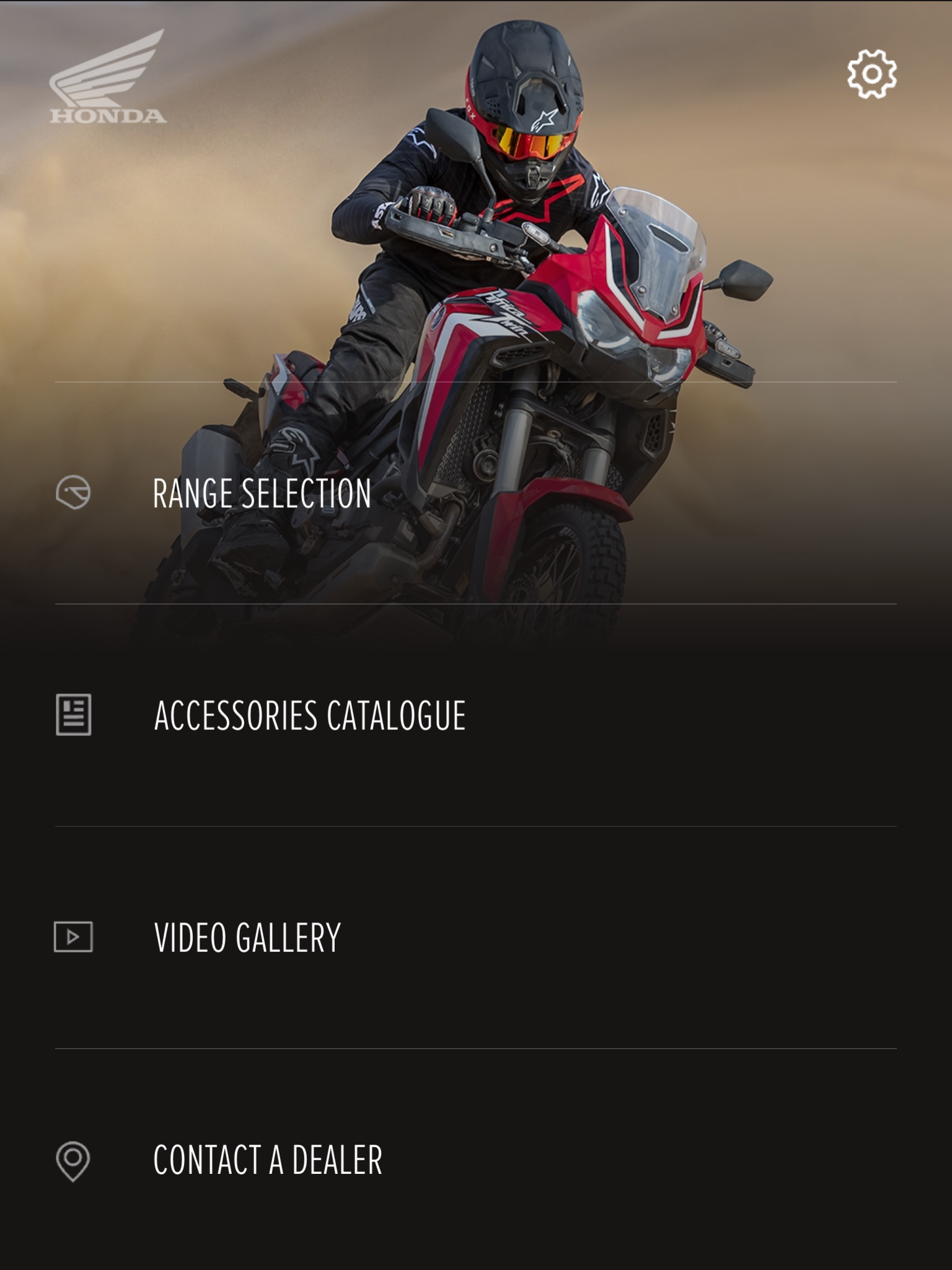Click "CONTACT A DEALER"

268,1161
